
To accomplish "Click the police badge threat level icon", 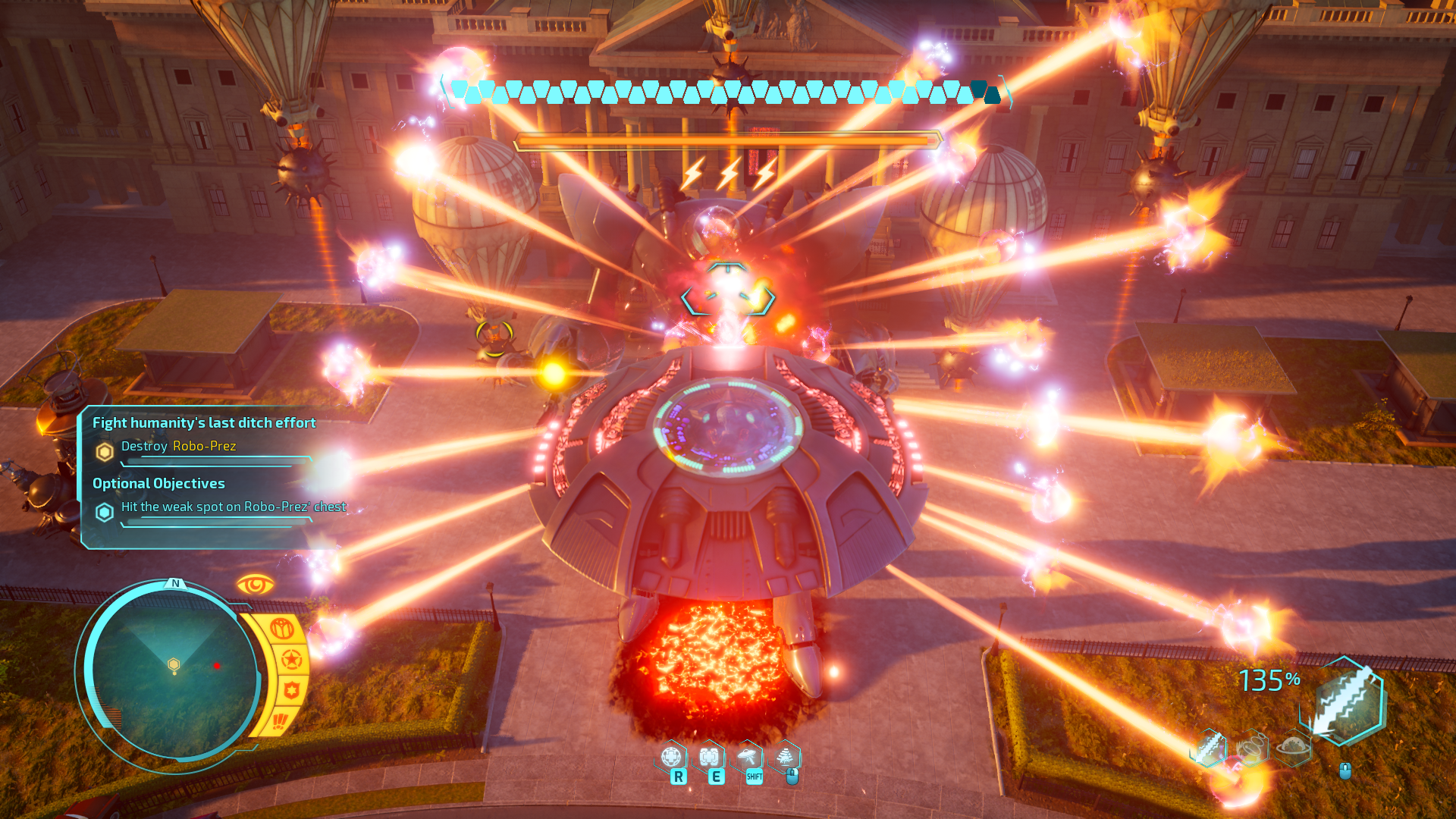I will pyautogui.click(x=292, y=690).
